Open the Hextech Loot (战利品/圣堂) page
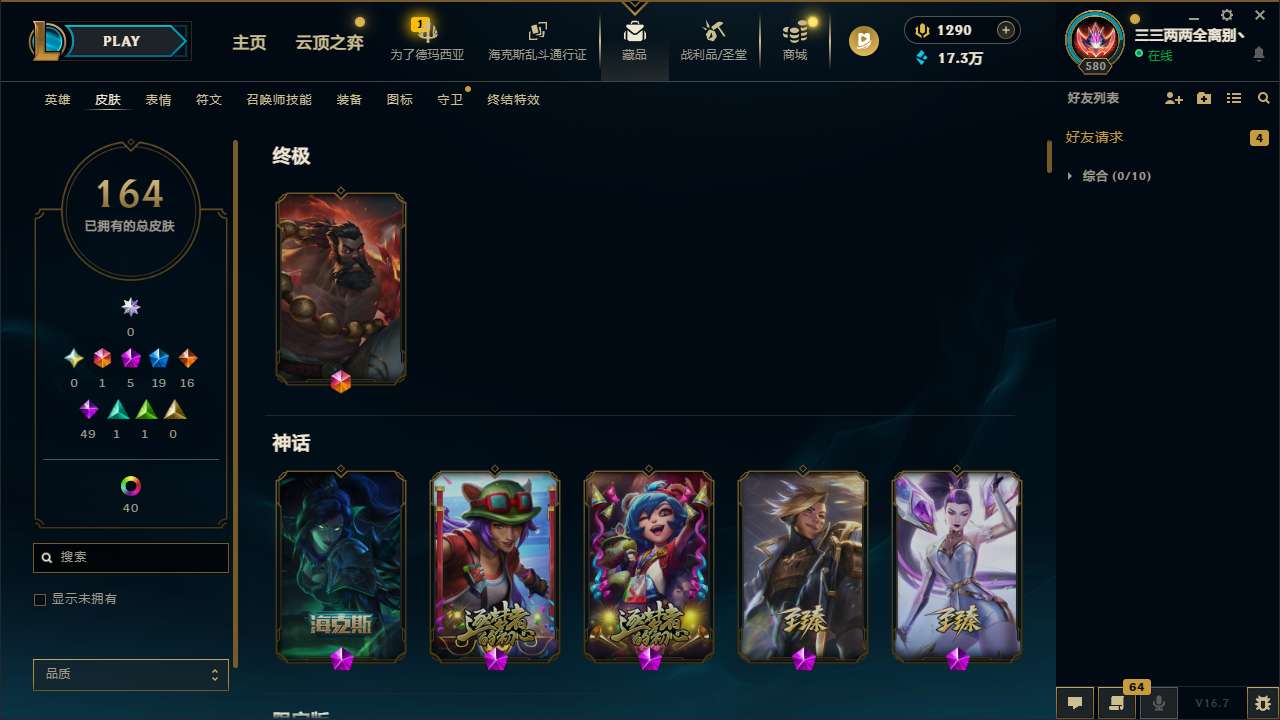 pyautogui.click(x=713, y=40)
